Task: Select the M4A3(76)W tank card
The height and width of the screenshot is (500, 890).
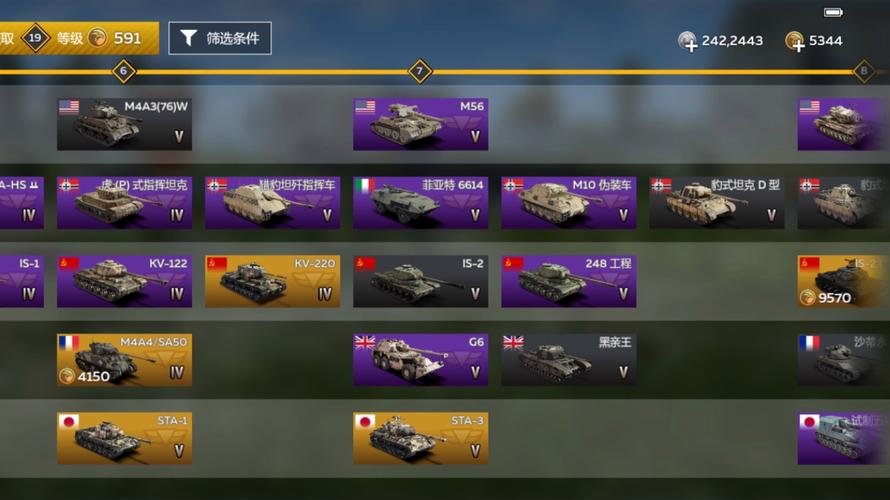Action: coord(124,124)
